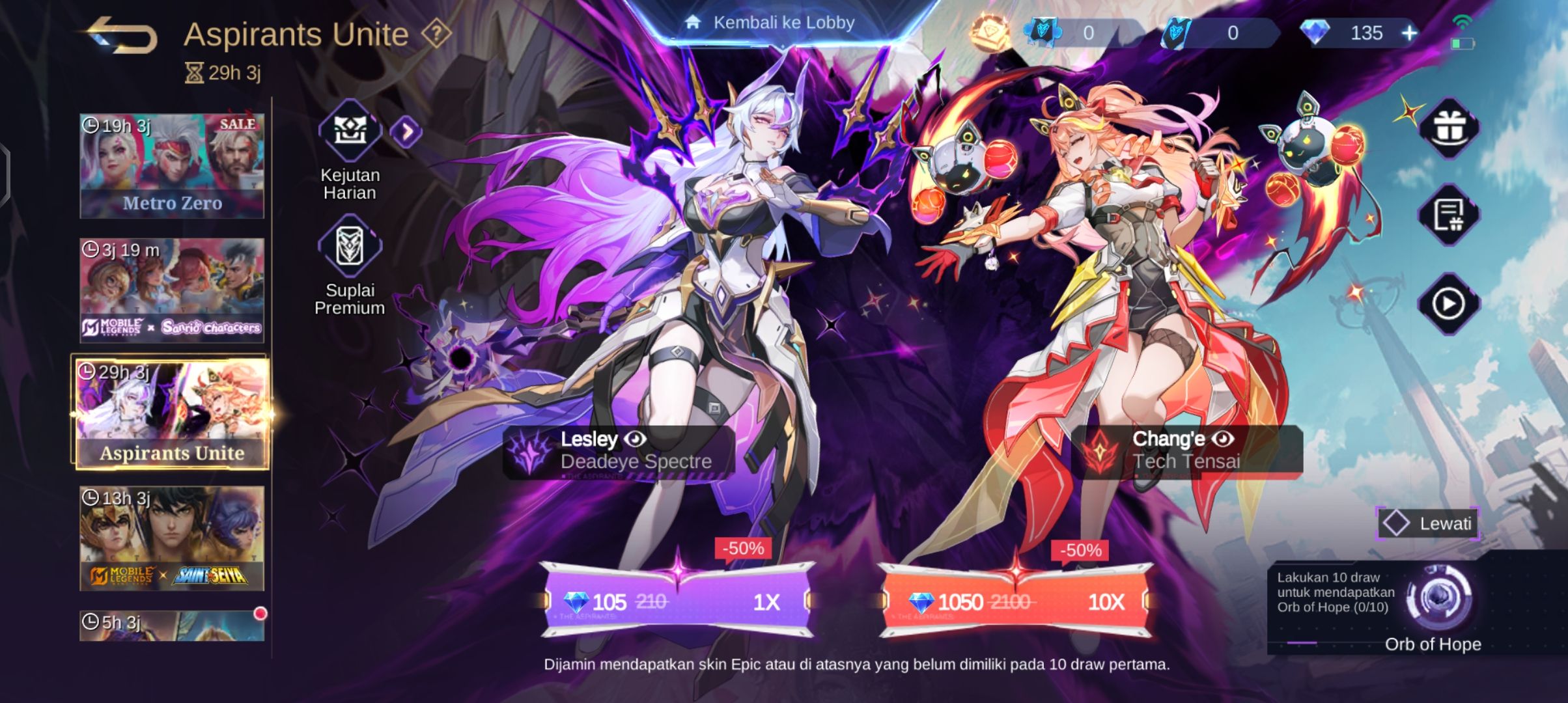Image resolution: width=1568 pixels, height=703 pixels.
Task: Toggle the Lewati skip checkbox
Action: 1396,523
